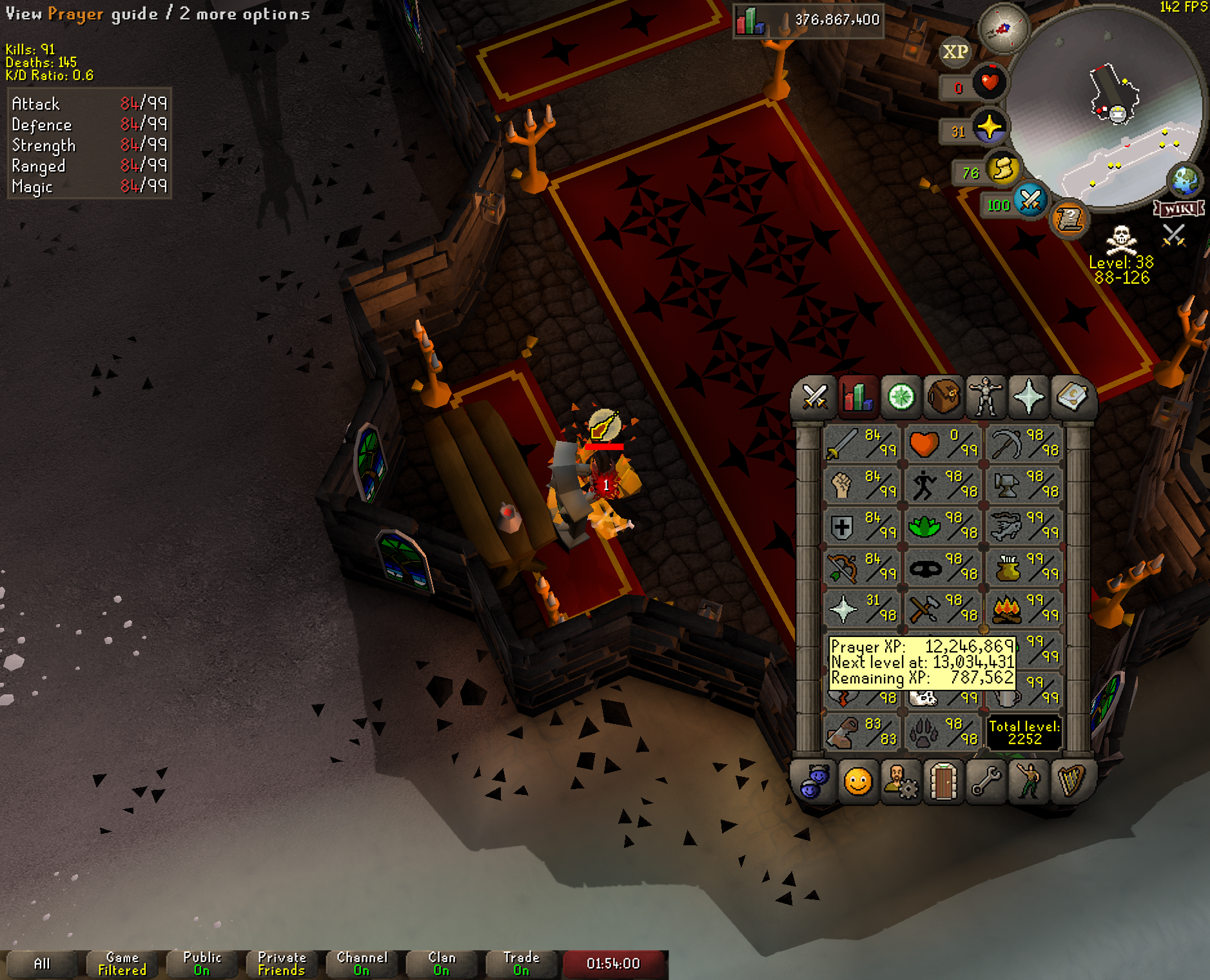This screenshot has height=980, width=1210.
Task: Open the Settings wrench tab
Action: click(x=986, y=782)
